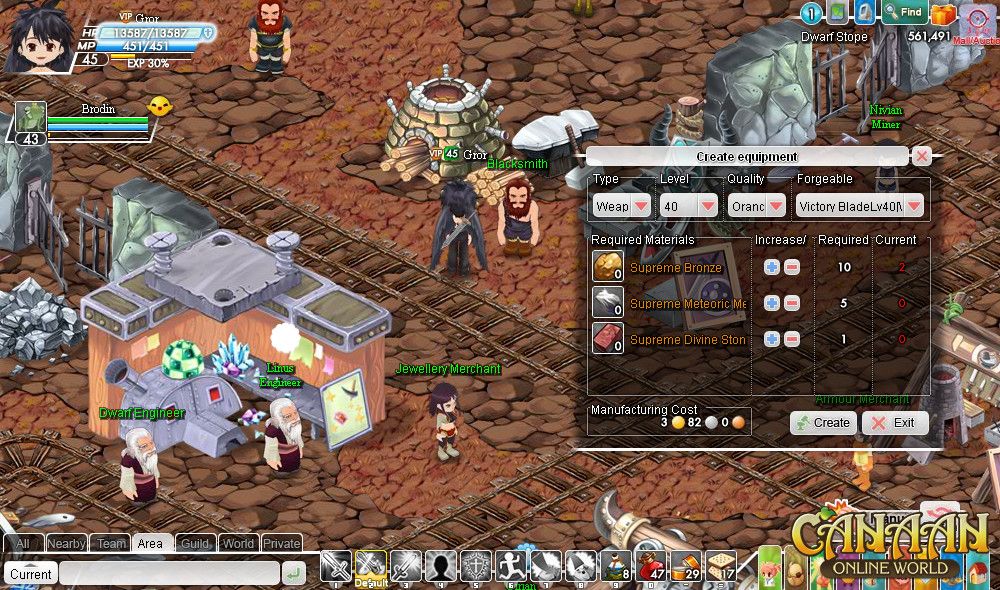
Task: Increase Supreme Divine Stone with plus button
Action: coord(771,339)
